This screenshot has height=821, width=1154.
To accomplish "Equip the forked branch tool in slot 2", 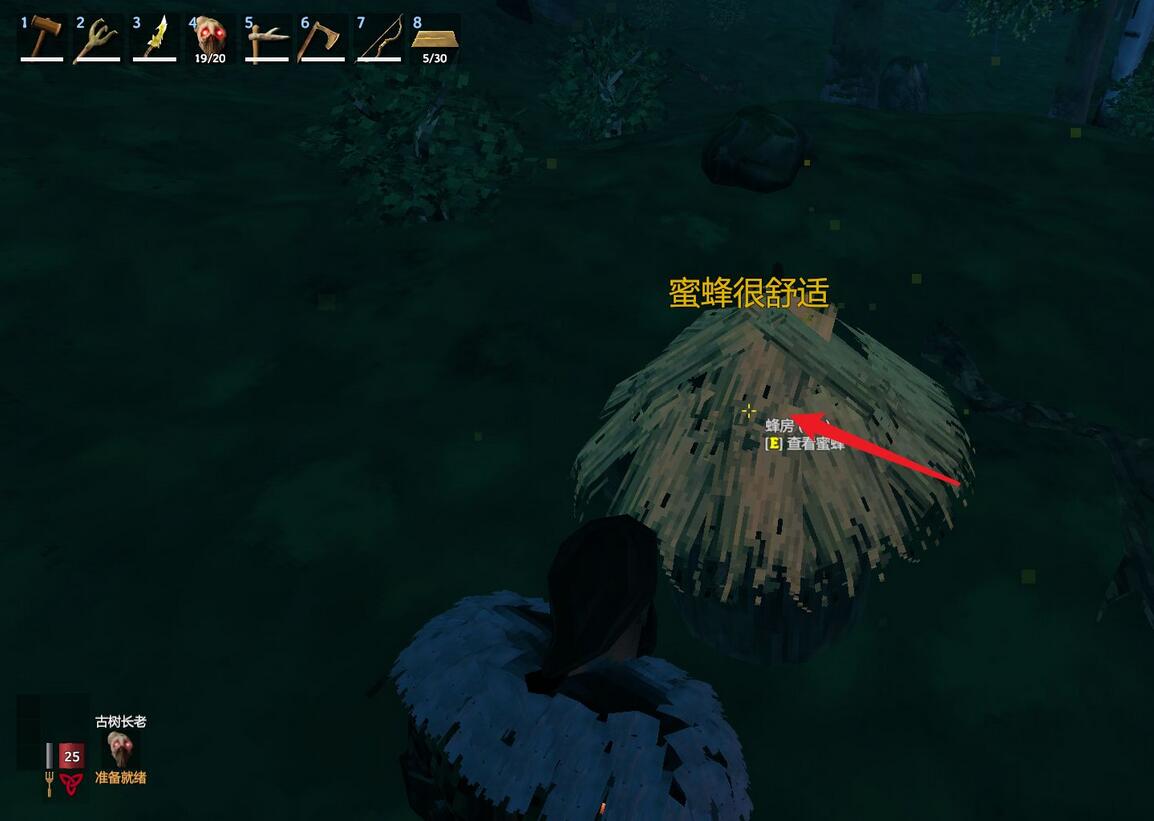I will point(98,38).
